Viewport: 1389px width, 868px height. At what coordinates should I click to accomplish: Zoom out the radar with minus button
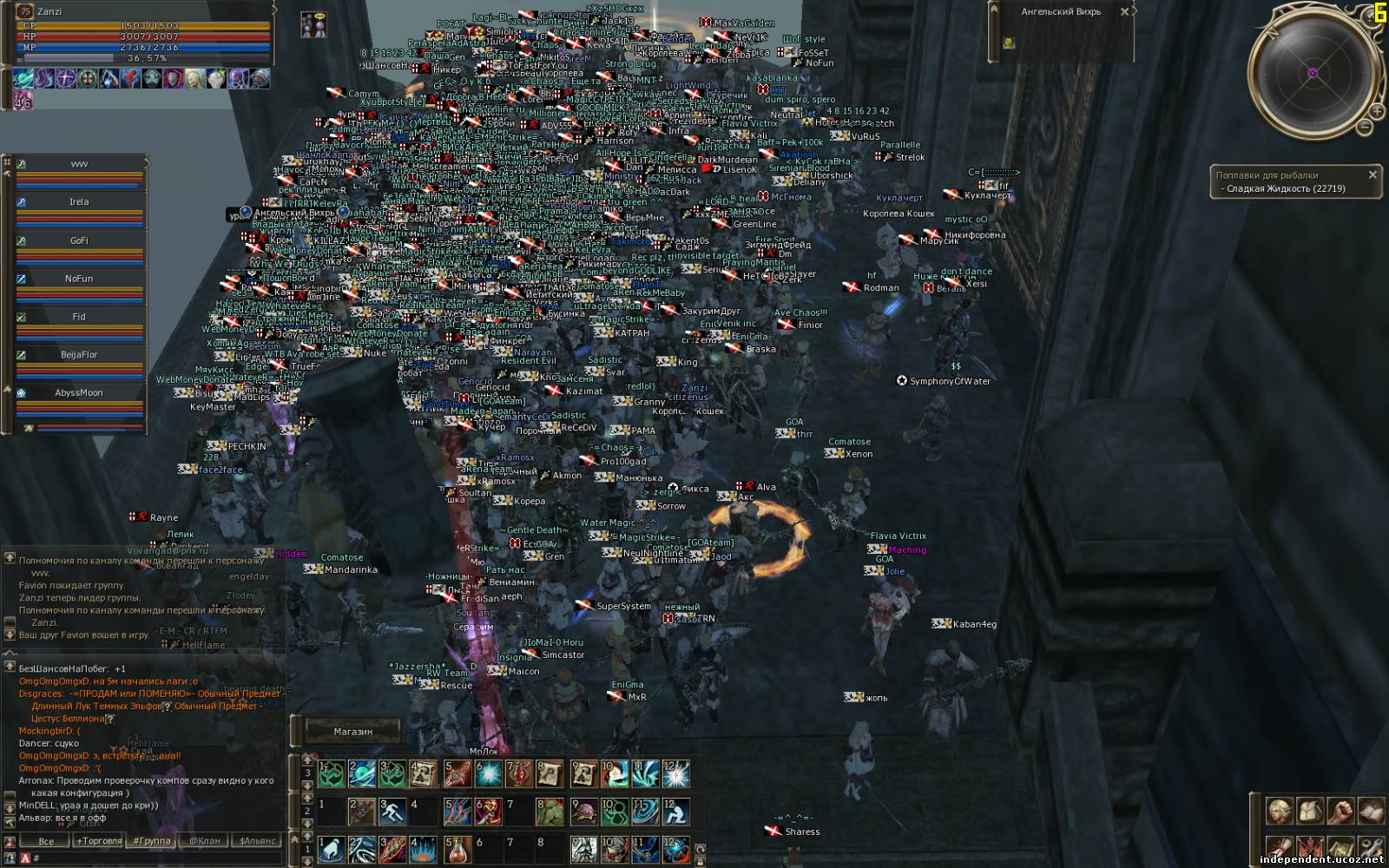pyautogui.click(x=1365, y=127)
